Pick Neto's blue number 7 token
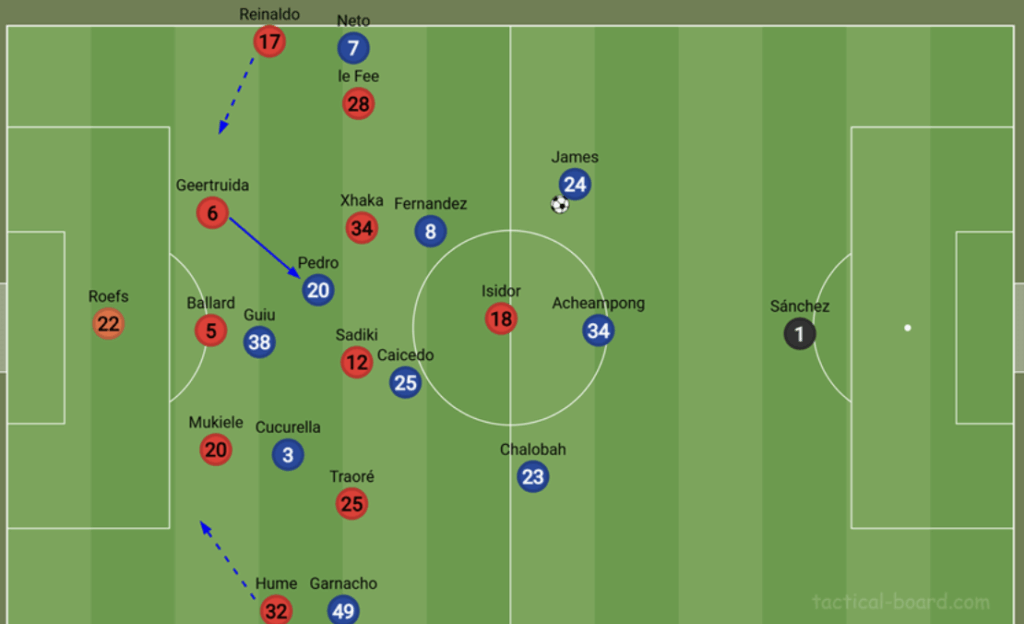The height and width of the screenshot is (624, 1024). tap(353, 47)
